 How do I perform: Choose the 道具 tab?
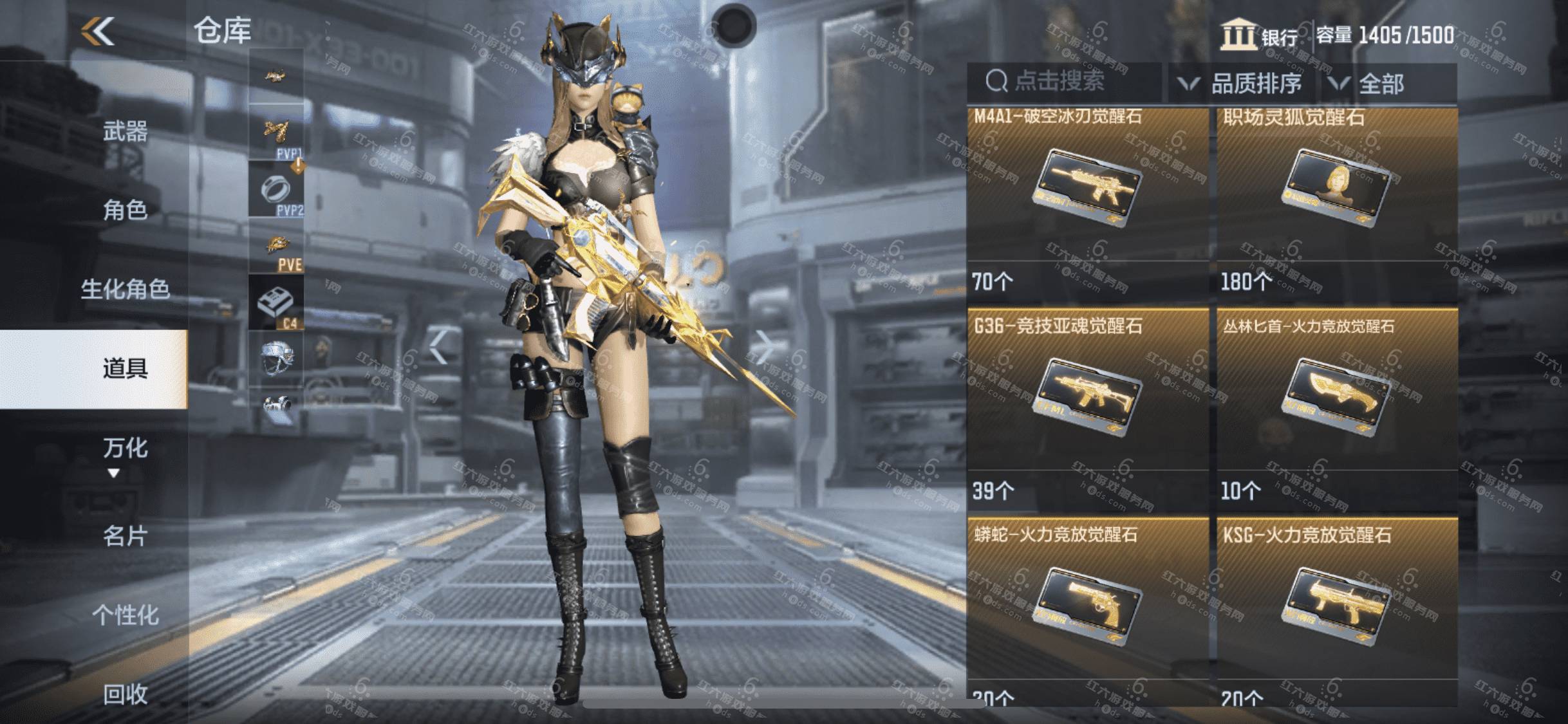tap(125, 369)
